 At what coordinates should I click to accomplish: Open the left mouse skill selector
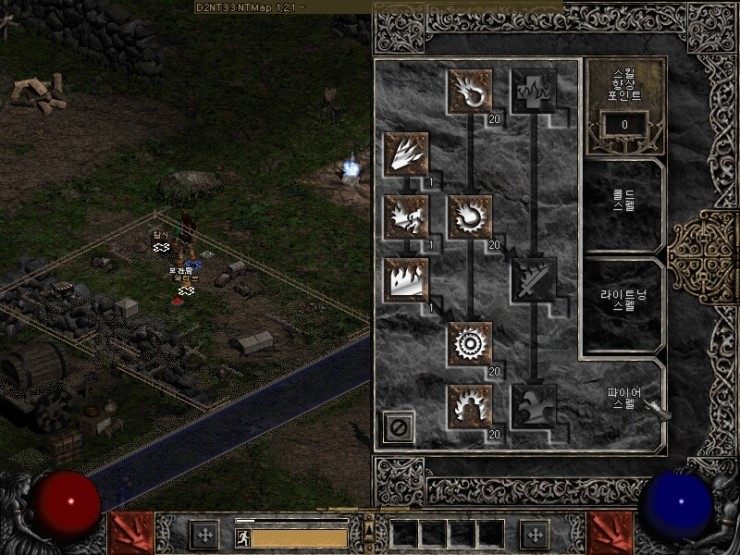click(x=130, y=532)
